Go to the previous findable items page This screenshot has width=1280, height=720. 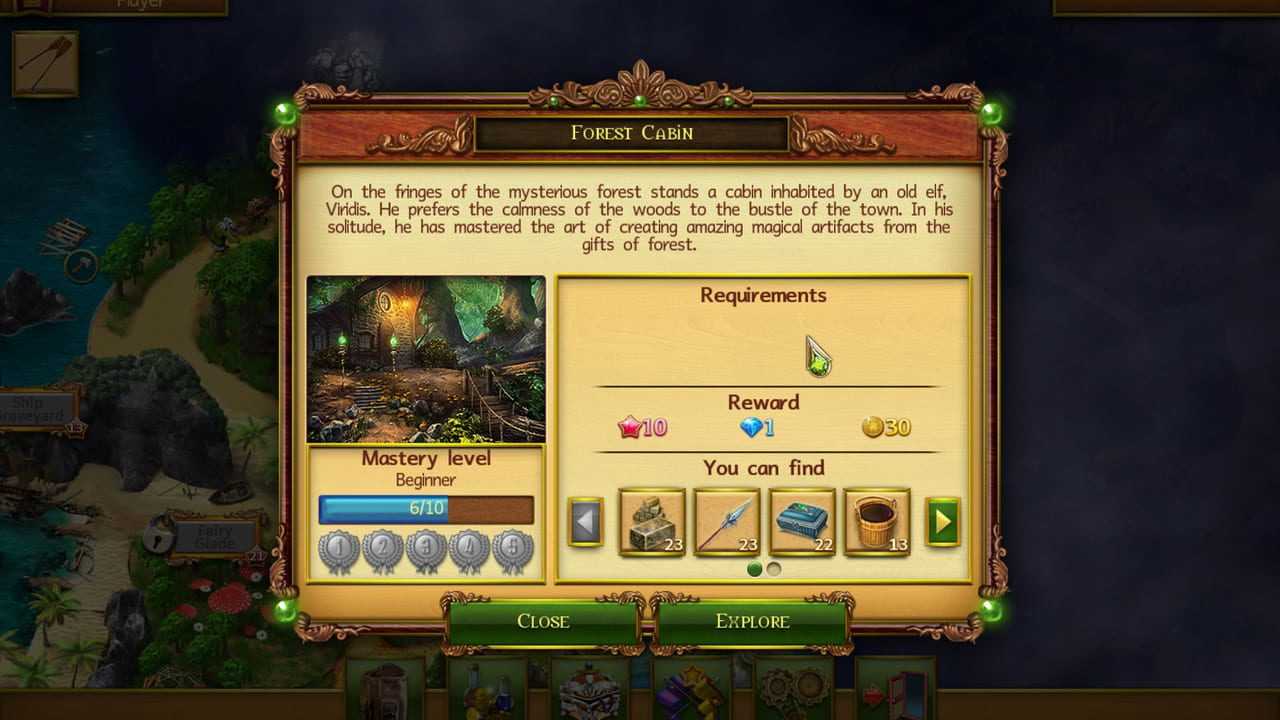point(586,521)
